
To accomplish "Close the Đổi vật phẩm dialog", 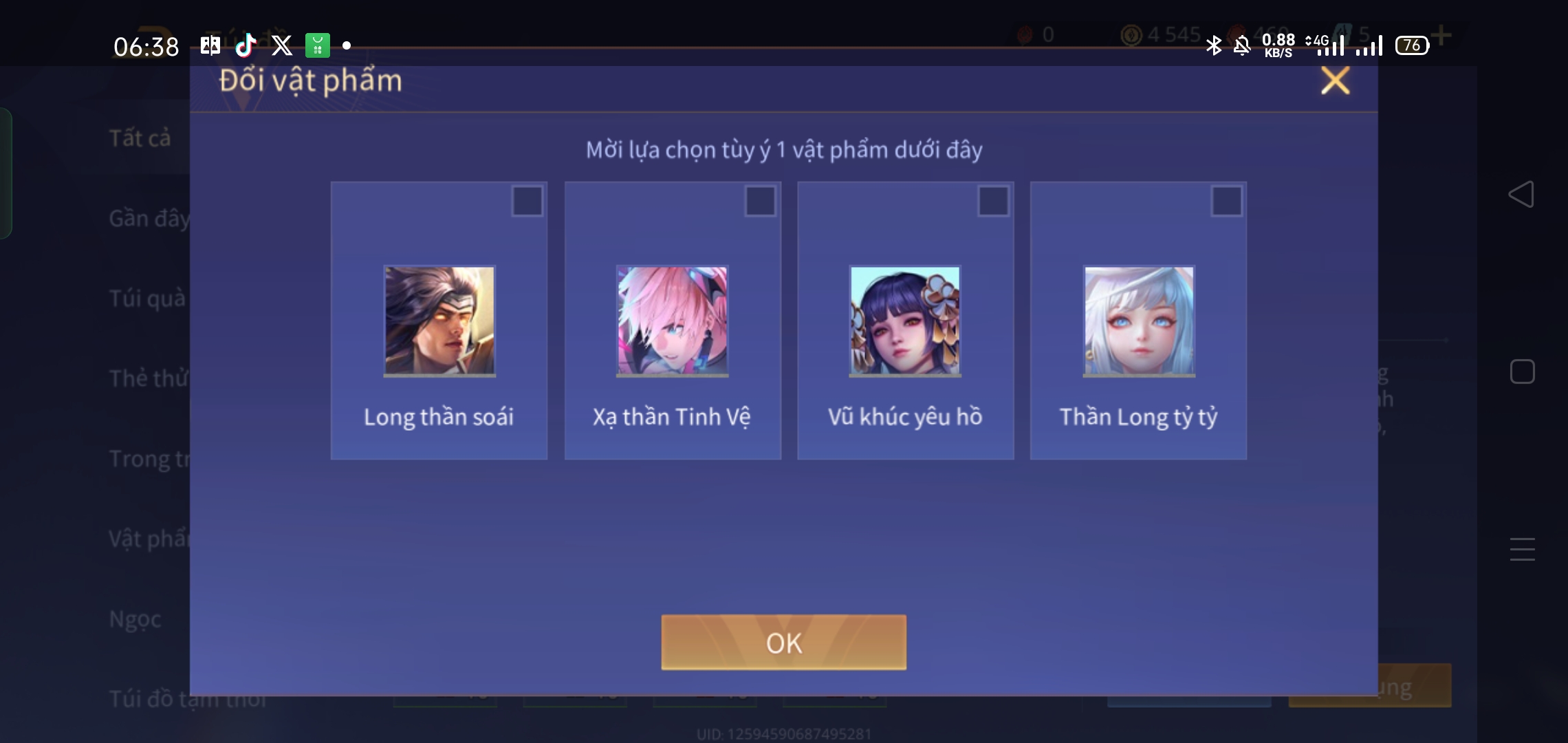I will (x=1335, y=80).
